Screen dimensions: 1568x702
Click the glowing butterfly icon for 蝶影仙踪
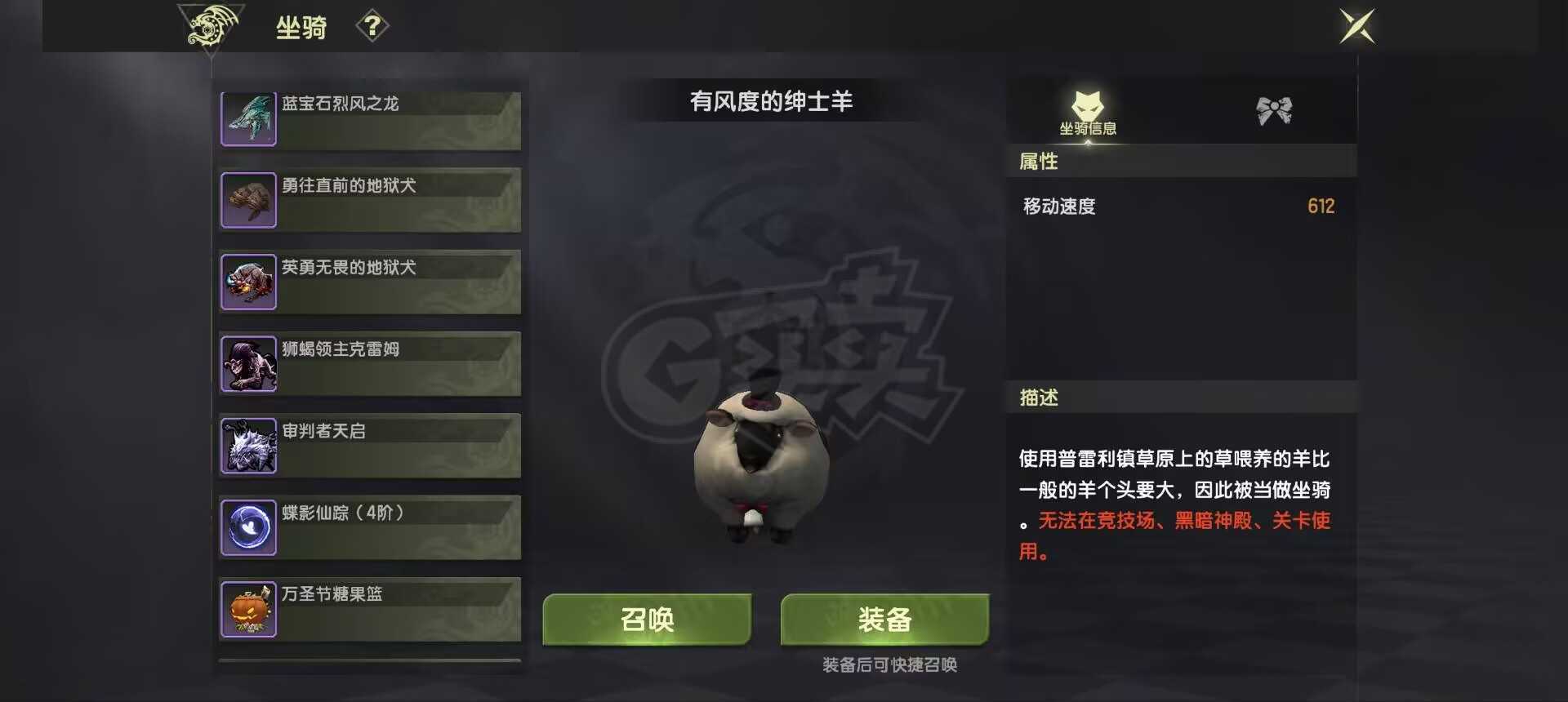[248, 526]
